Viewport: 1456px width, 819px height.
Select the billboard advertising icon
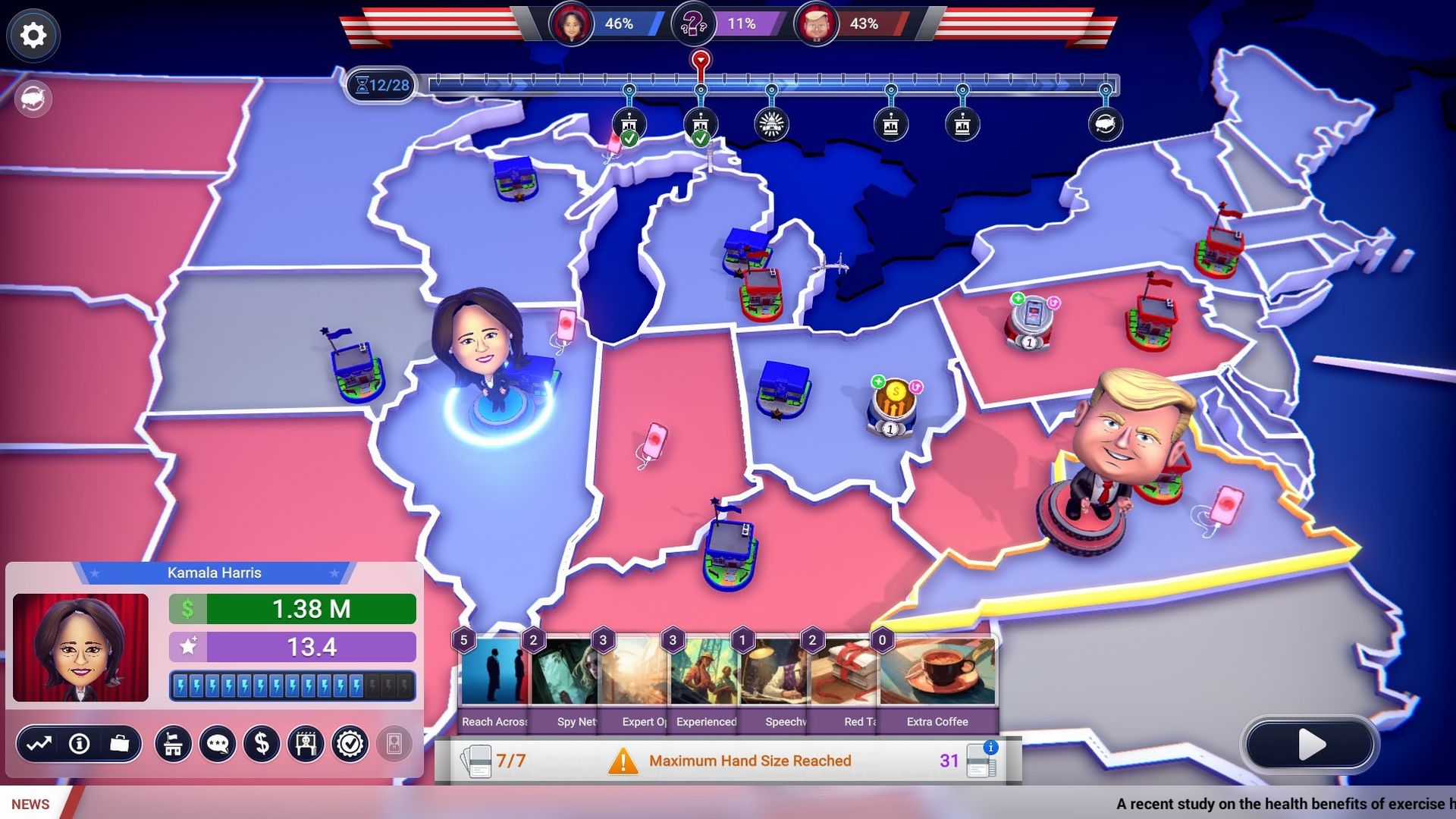coord(306,745)
